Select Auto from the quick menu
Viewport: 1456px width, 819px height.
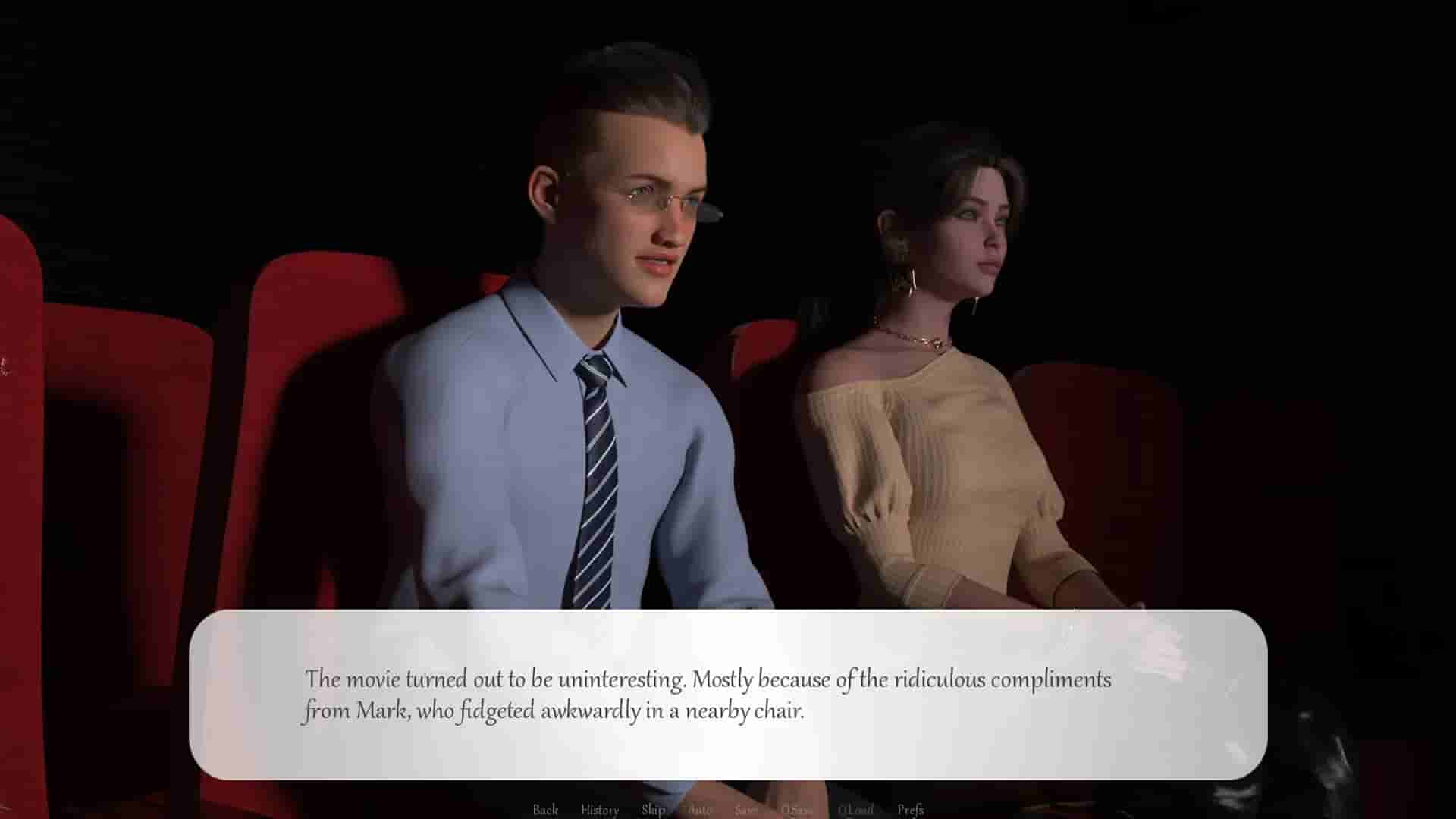point(701,809)
